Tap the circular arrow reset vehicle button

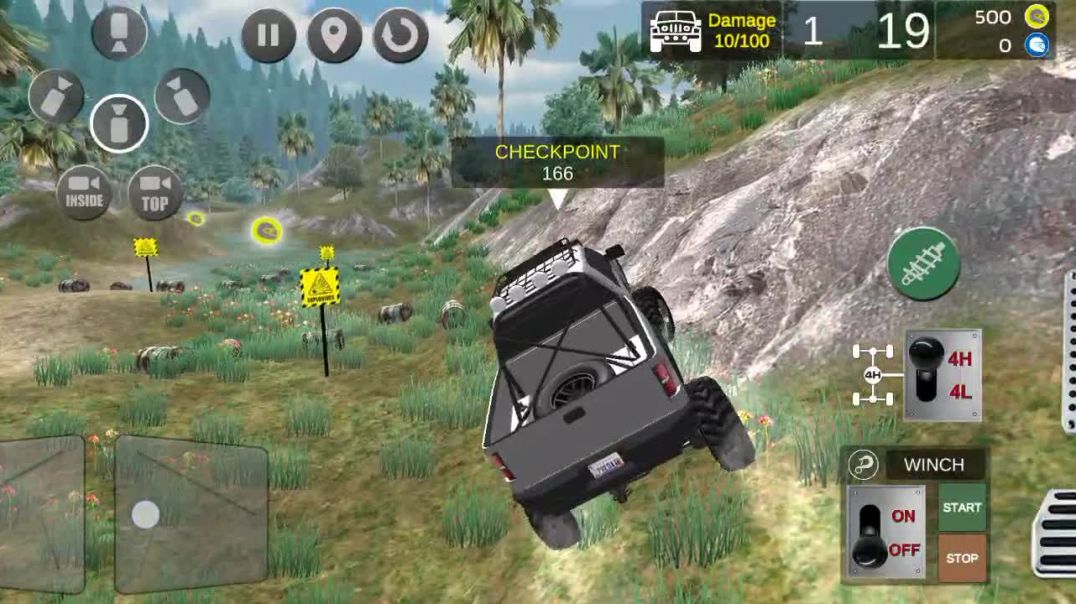click(400, 36)
